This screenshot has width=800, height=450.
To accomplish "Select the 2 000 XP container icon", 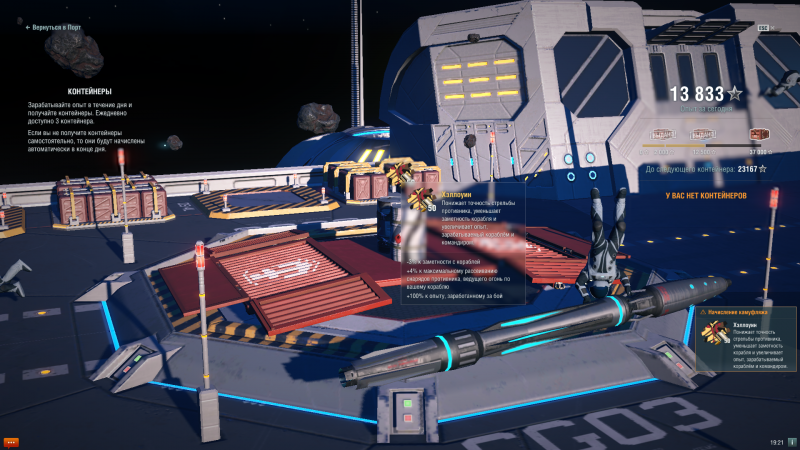I will click(664, 132).
